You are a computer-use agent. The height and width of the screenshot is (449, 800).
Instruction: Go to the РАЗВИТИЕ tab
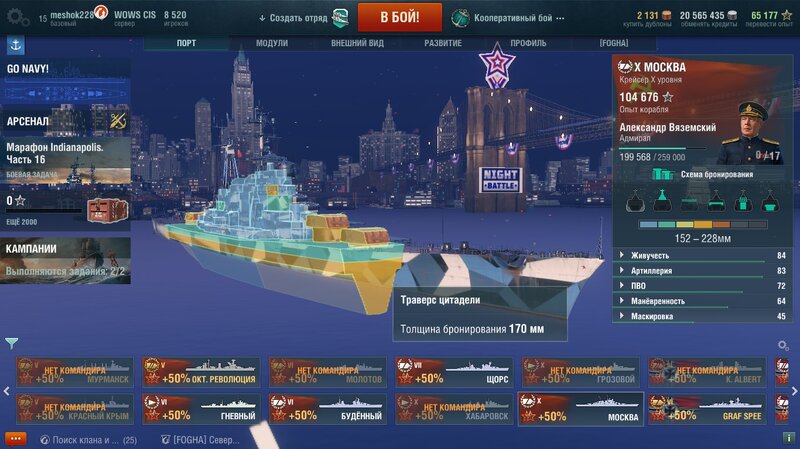point(441,44)
